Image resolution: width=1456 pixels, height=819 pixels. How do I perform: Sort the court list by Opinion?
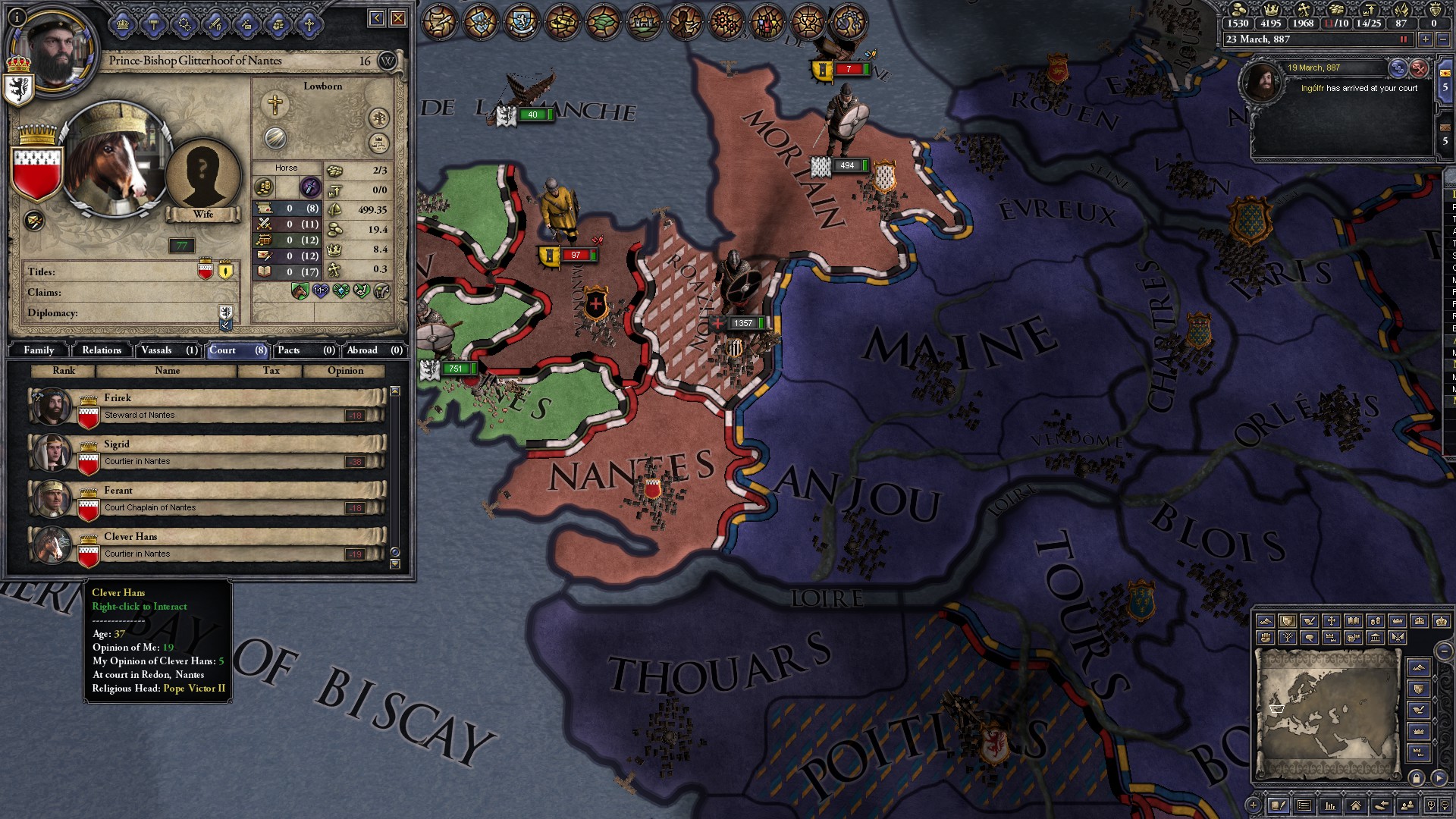tap(345, 371)
